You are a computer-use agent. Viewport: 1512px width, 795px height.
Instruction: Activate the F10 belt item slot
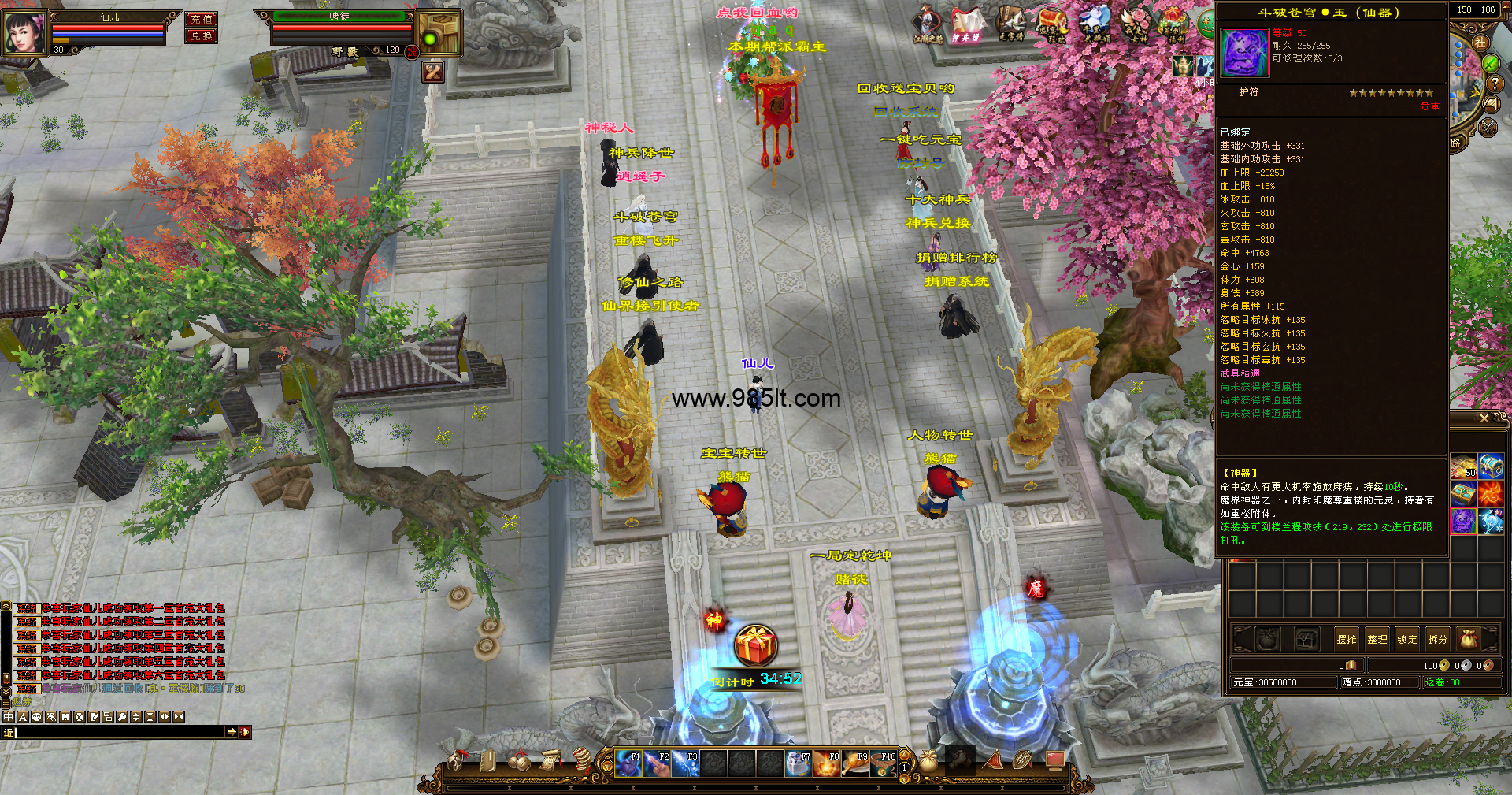pyautogui.click(x=884, y=763)
